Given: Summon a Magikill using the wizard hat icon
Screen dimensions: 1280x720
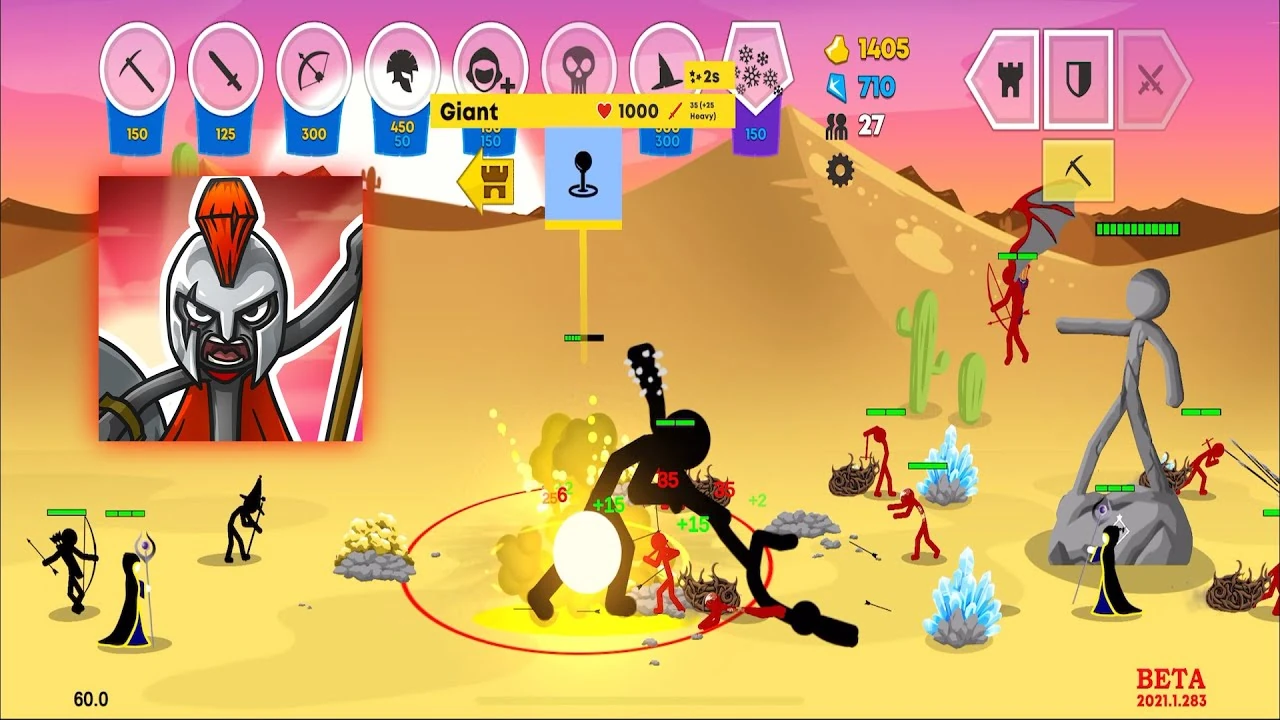Looking at the screenshot, I should pos(664,70).
